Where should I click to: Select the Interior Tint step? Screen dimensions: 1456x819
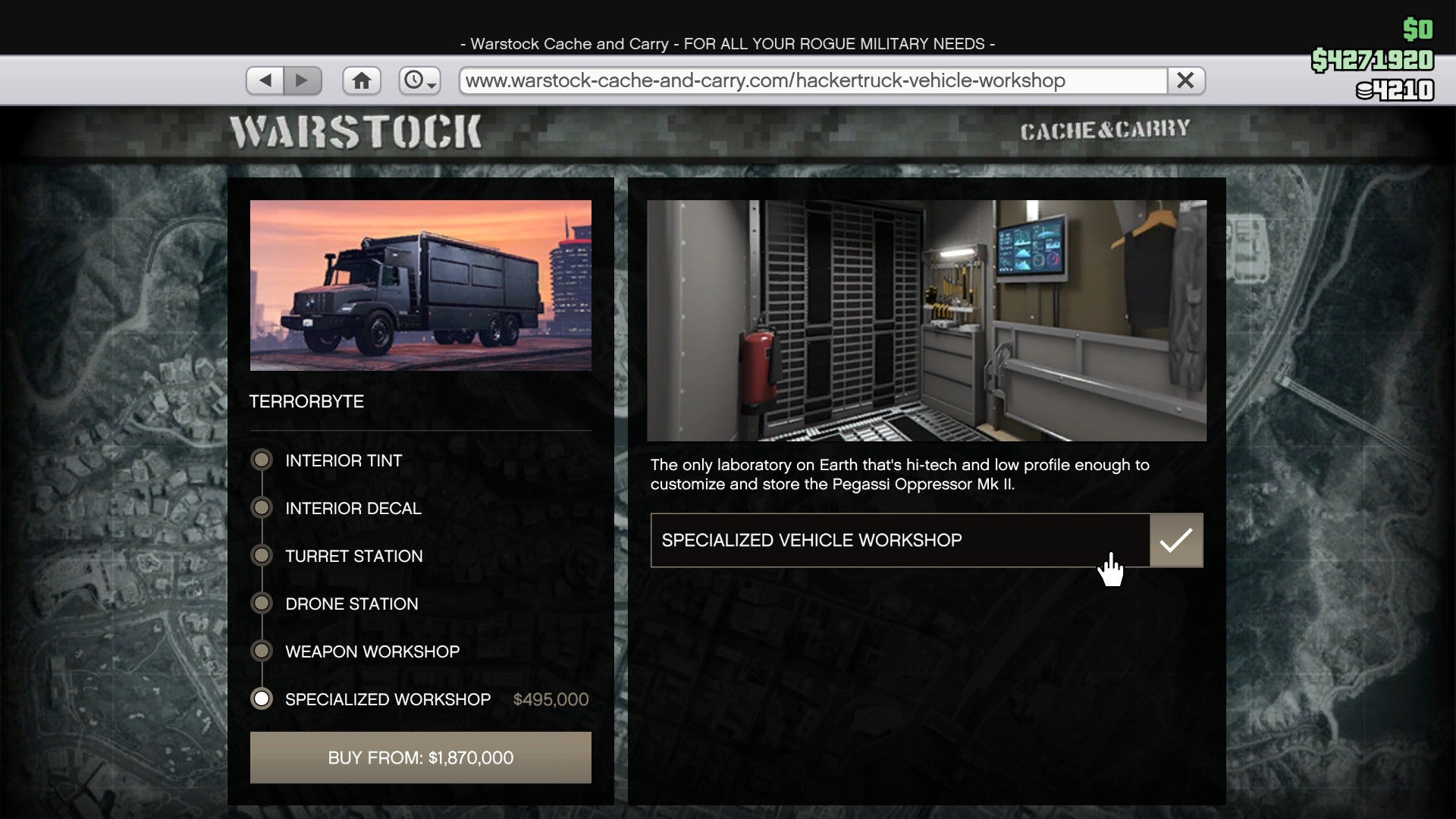click(x=343, y=460)
